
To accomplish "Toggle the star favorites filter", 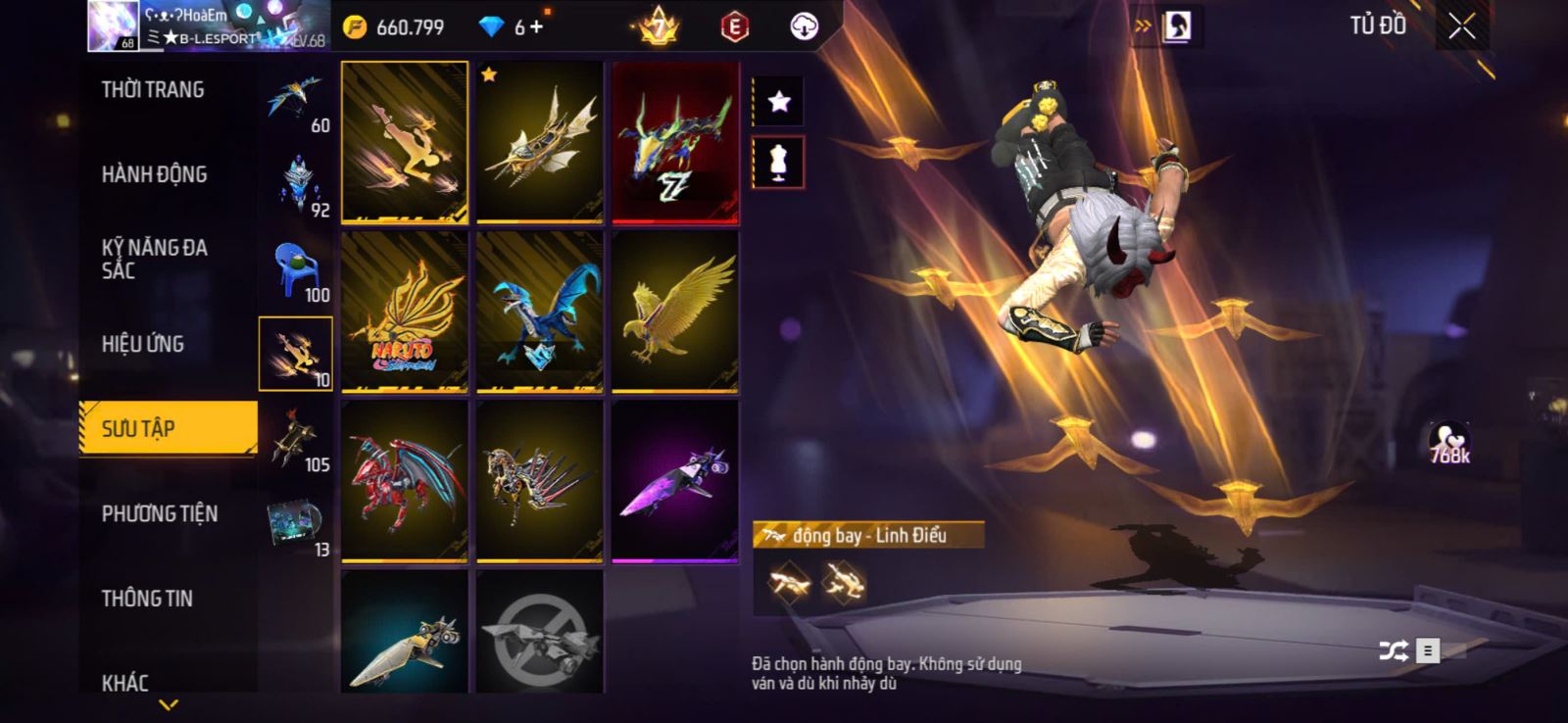I will (x=778, y=102).
